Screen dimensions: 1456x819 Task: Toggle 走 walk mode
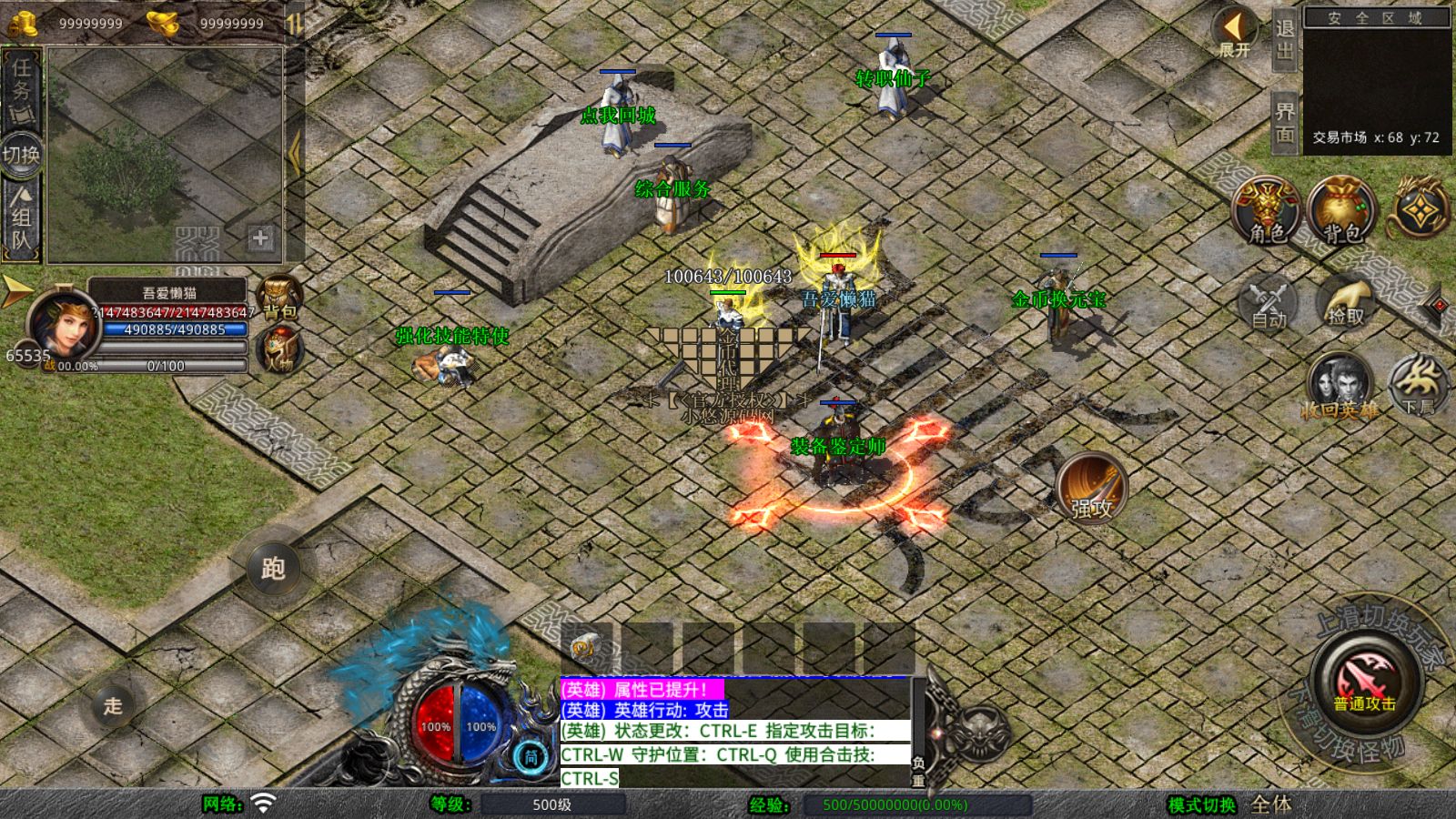click(113, 705)
